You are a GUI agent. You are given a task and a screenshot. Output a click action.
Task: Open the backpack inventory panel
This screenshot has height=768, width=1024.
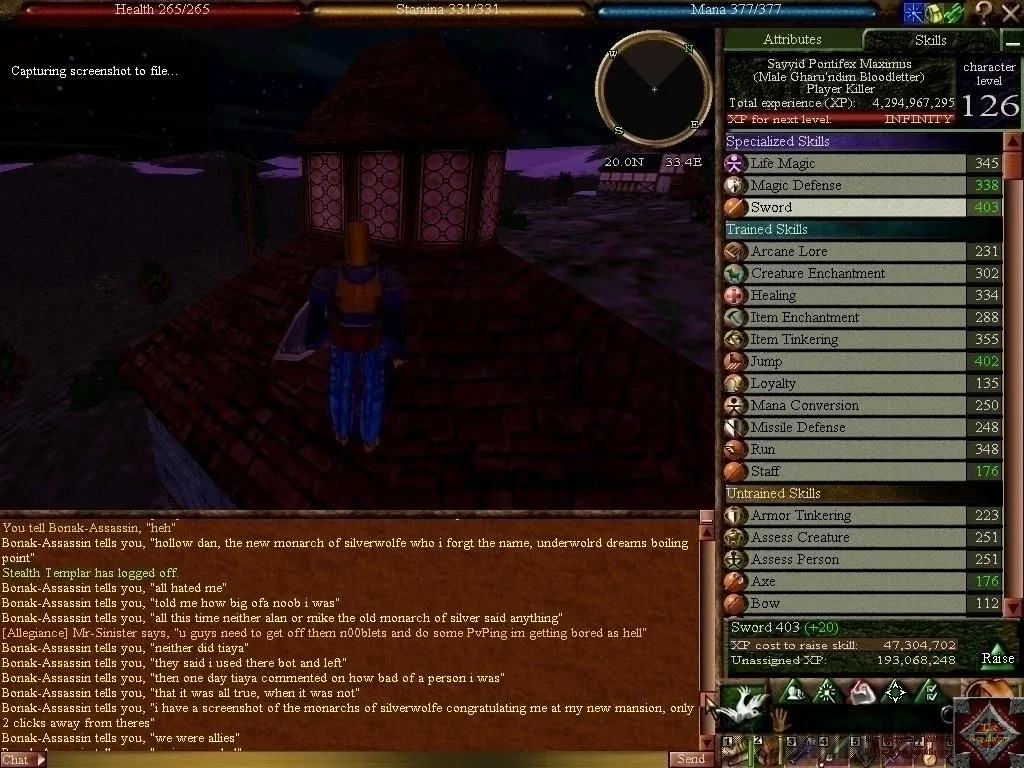click(x=933, y=13)
